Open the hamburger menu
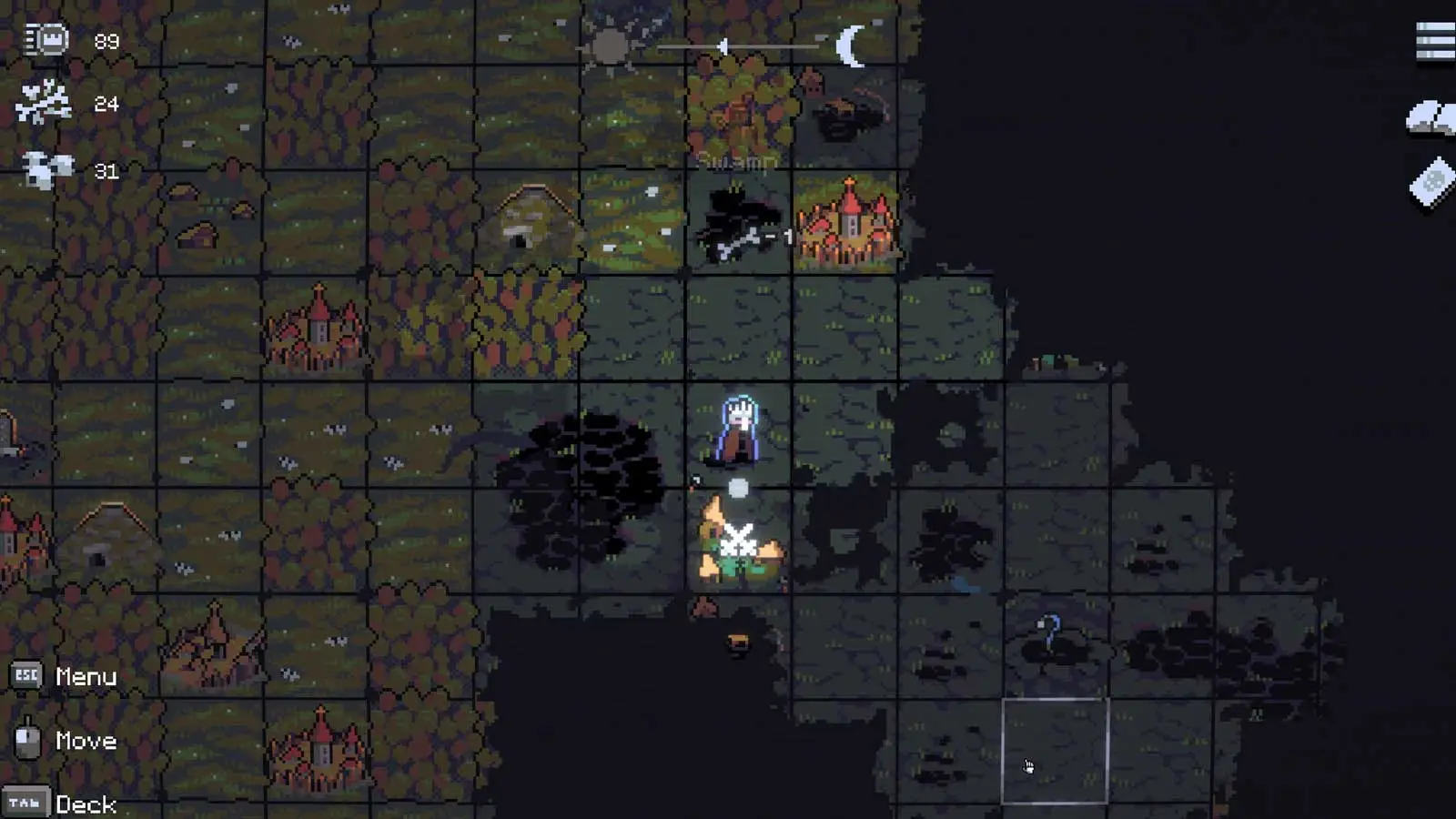 click(x=1435, y=42)
